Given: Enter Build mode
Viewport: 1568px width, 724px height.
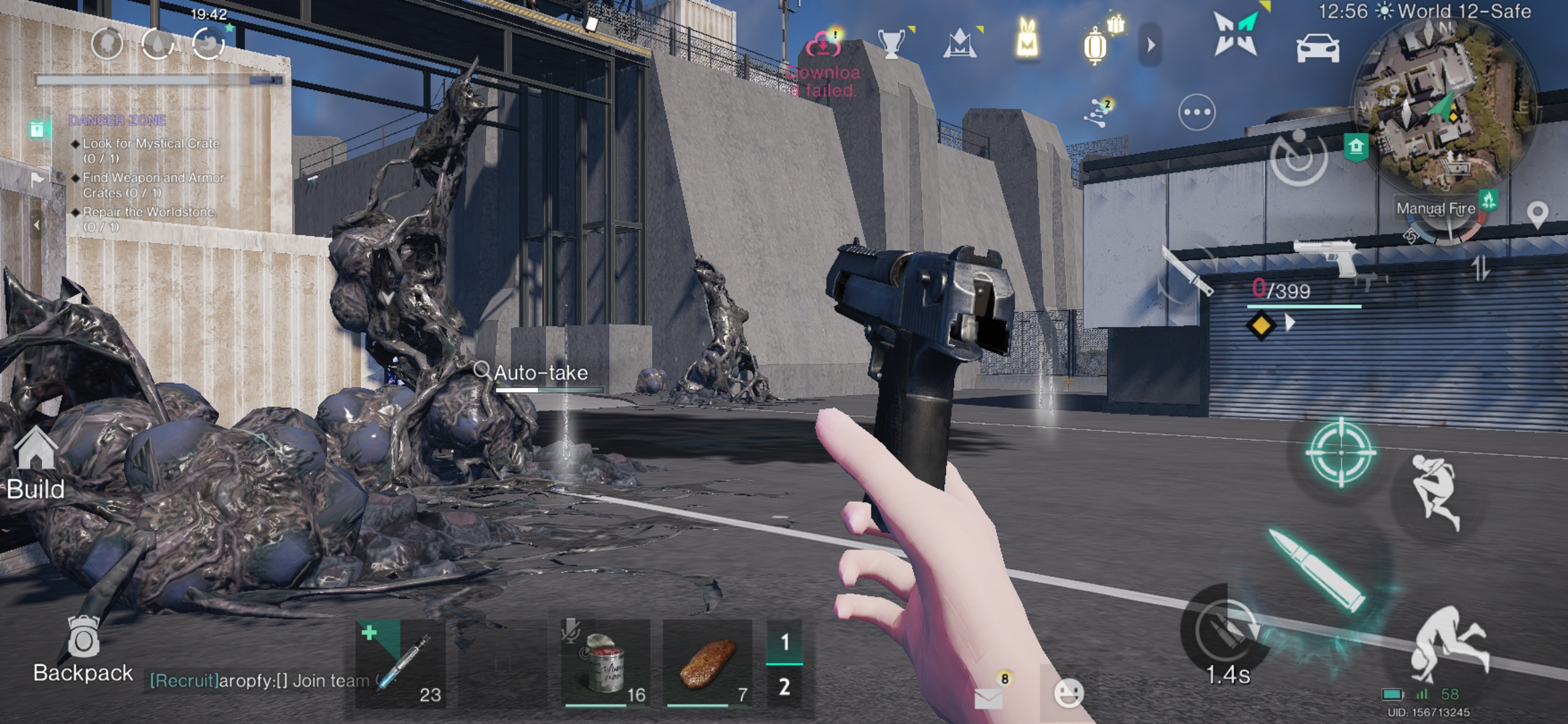Looking at the screenshot, I should [36, 464].
